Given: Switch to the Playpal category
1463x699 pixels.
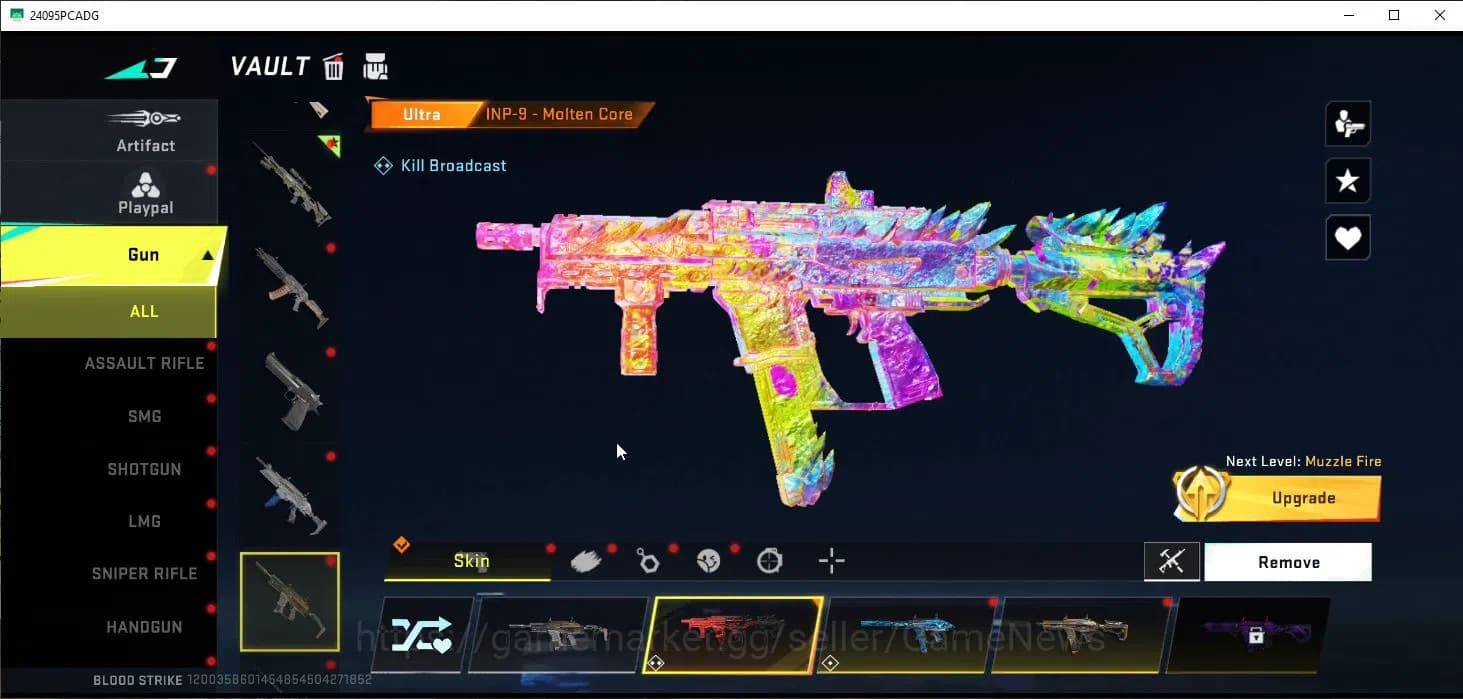Looking at the screenshot, I should [x=145, y=193].
